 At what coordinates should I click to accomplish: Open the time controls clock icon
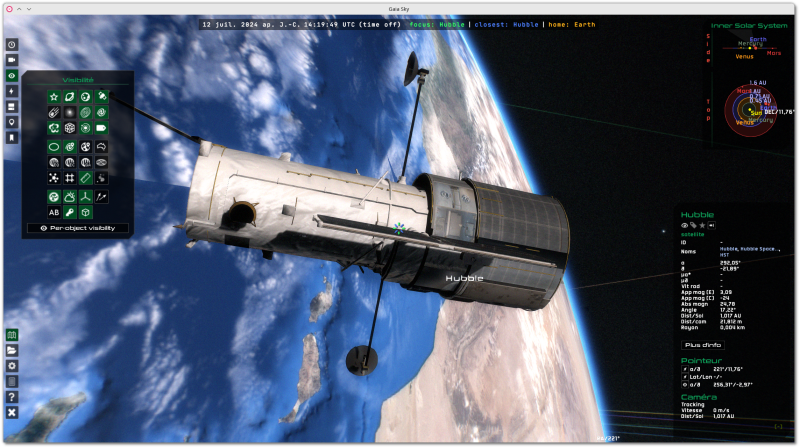pos(12,45)
